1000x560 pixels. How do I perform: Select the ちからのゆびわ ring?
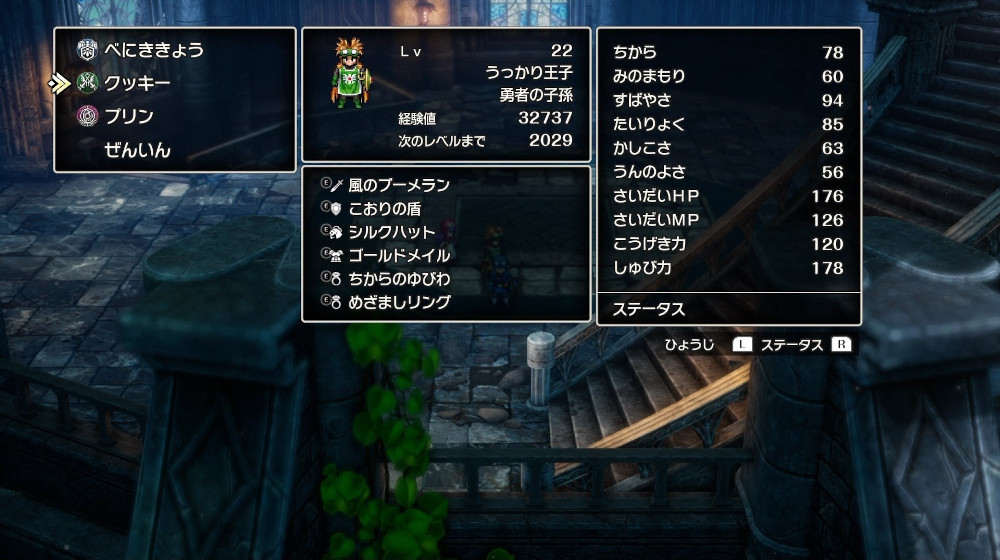399,278
